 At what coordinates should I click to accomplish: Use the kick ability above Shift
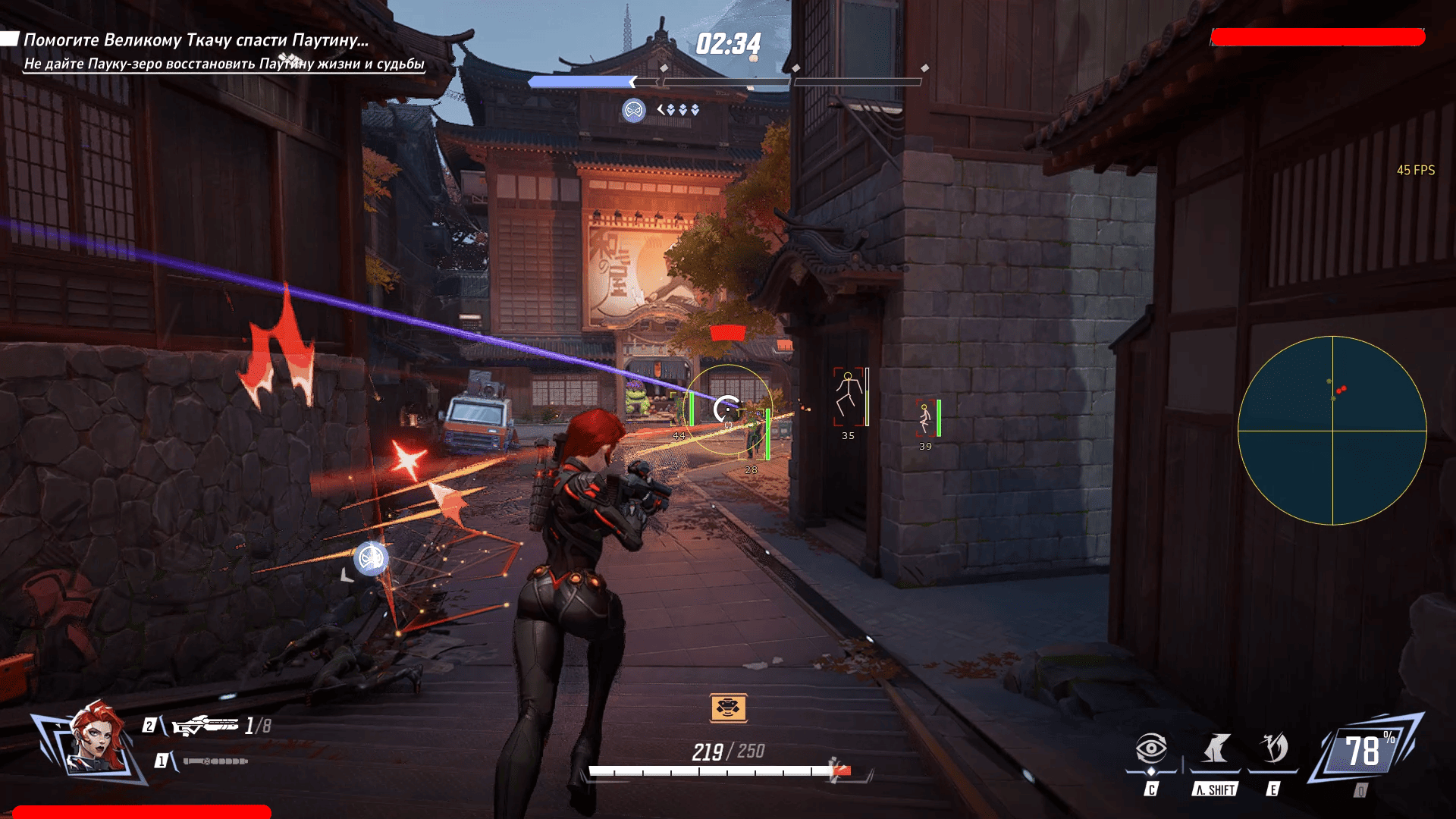pyautogui.click(x=1216, y=749)
